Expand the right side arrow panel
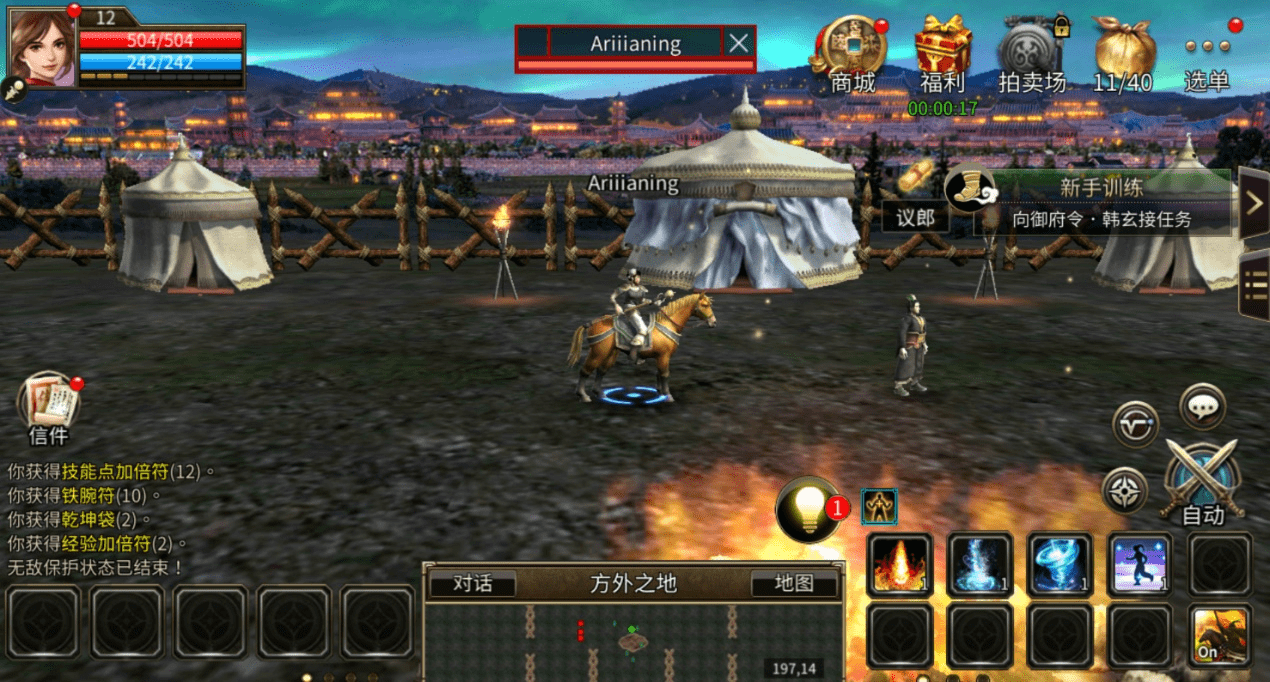Viewport: 1270px width, 682px height. pyautogui.click(x=1255, y=203)
